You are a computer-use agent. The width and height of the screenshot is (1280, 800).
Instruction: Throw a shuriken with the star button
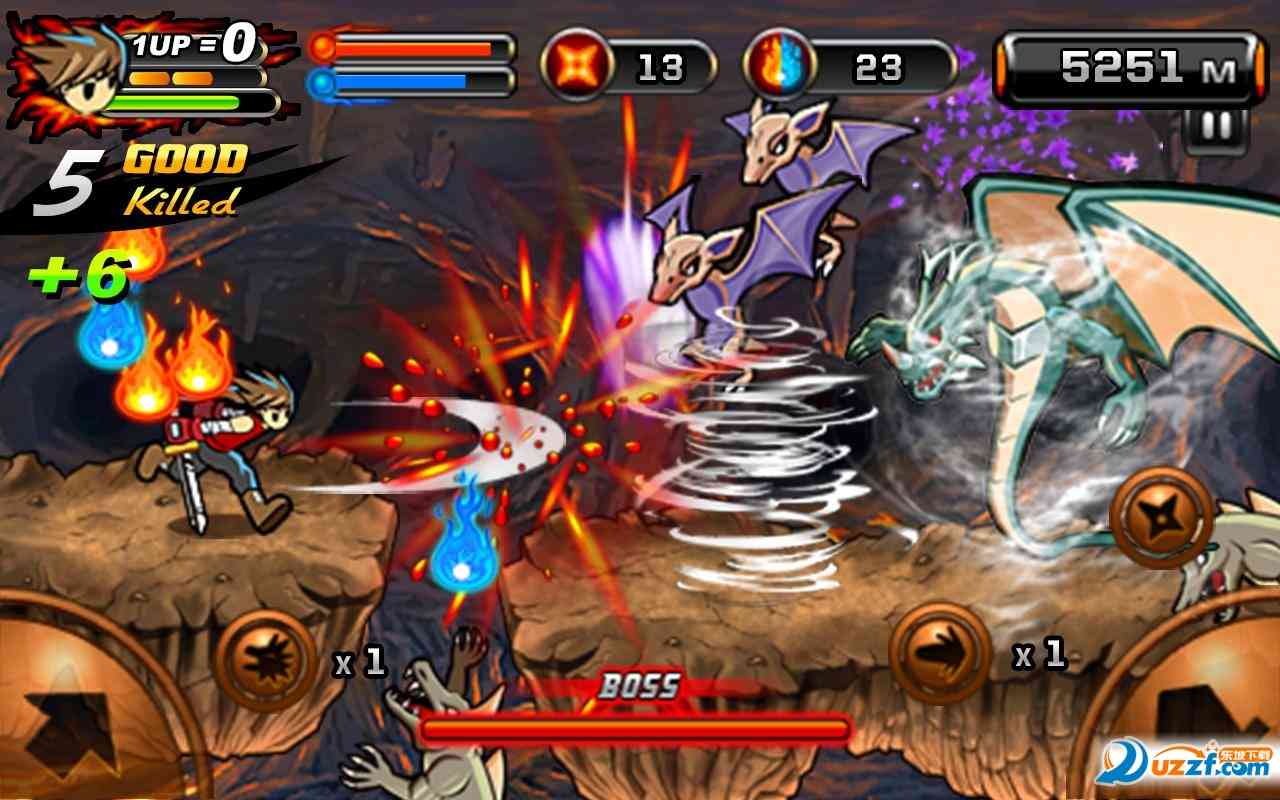[x=1160, y=516]
